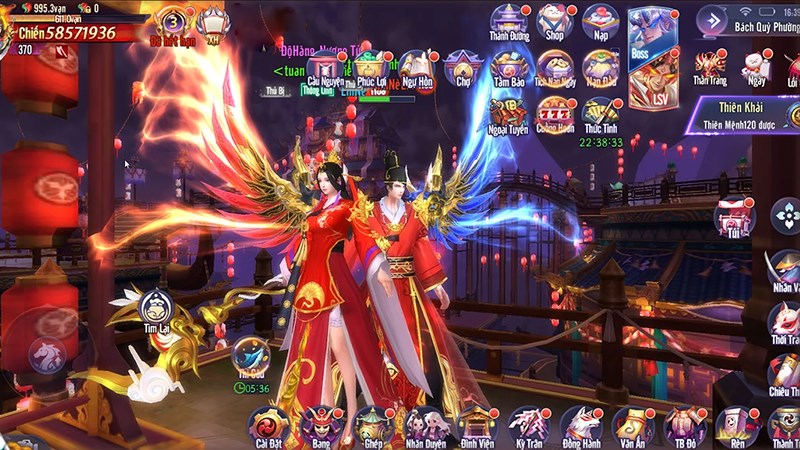The image size is (800, 450).
Task: Open the Chợ market
Action: pos(463,69)
